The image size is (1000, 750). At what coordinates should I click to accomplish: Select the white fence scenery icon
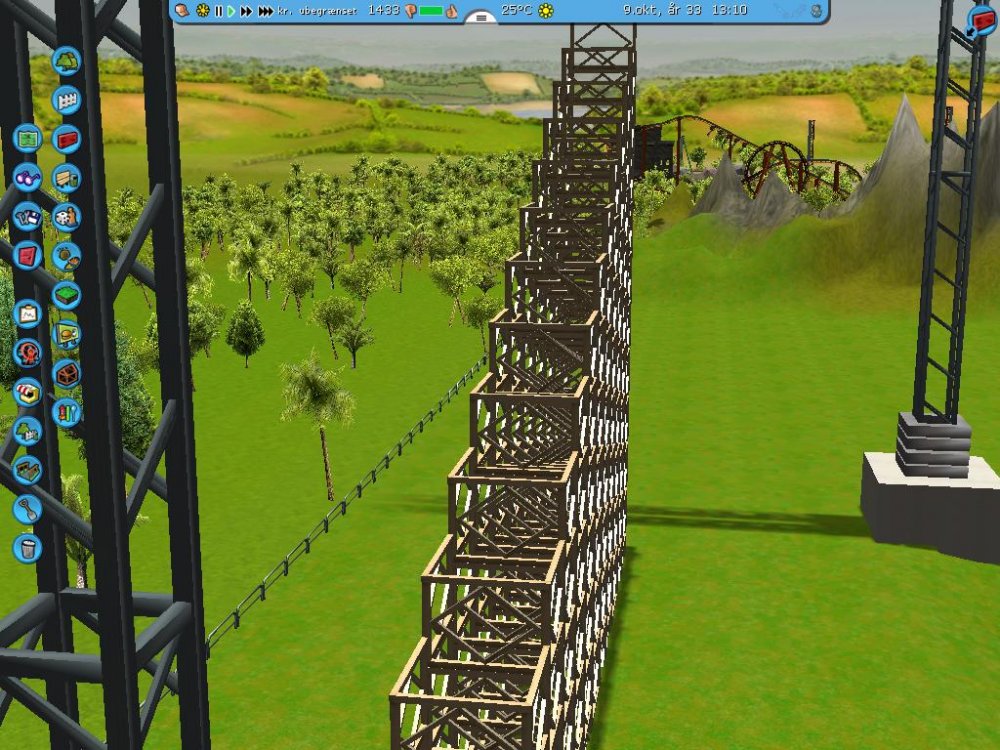click(66, 100)
